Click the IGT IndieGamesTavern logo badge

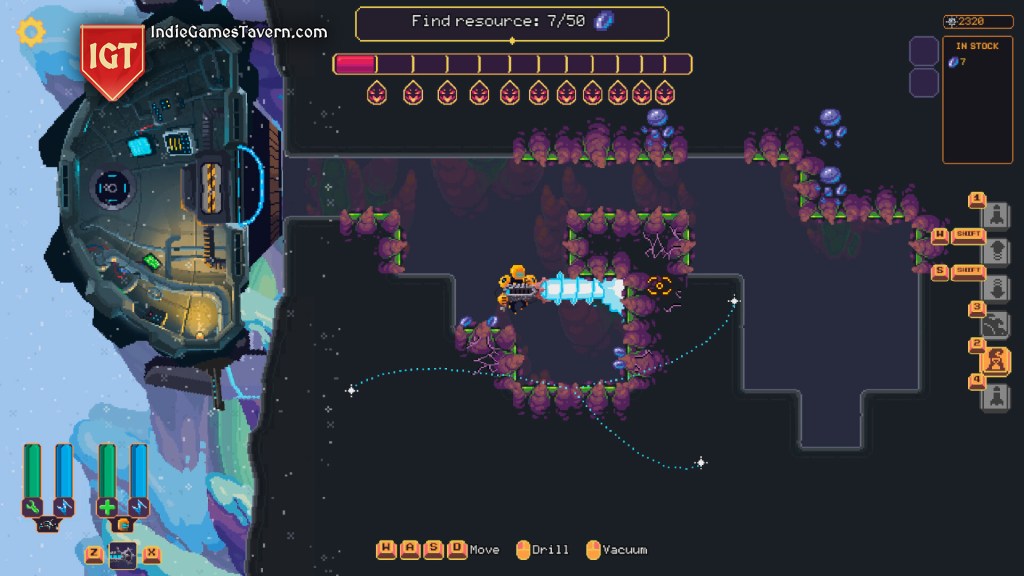[x=113, y=58]
